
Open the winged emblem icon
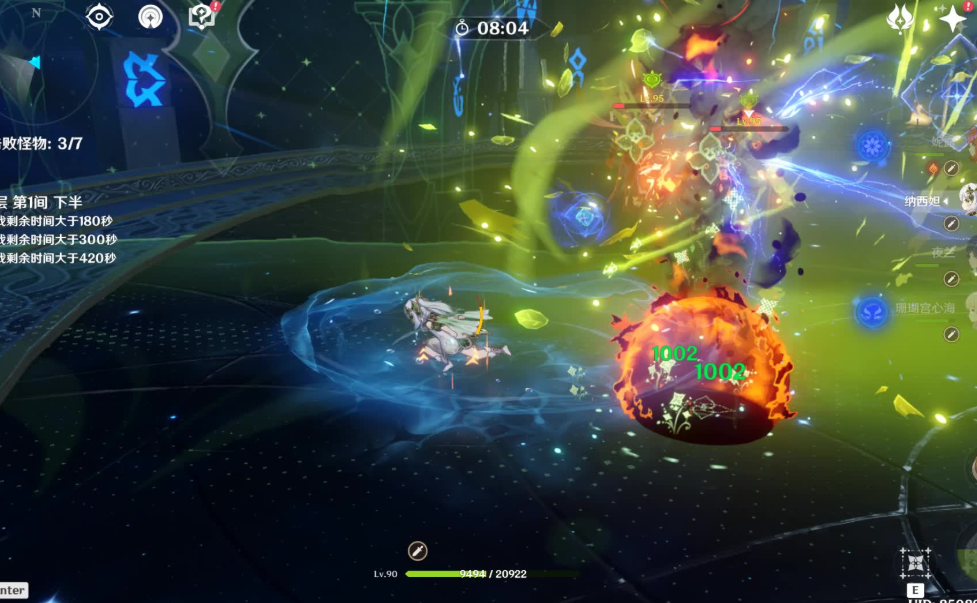click(902, 18)
